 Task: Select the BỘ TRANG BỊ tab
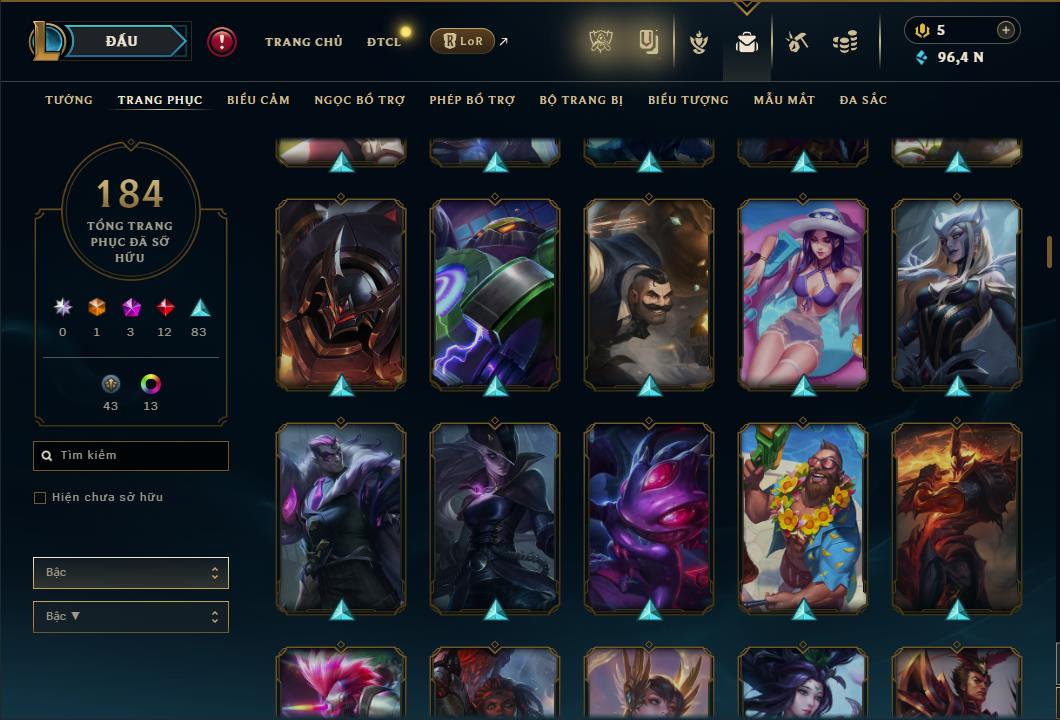point(581,100)
